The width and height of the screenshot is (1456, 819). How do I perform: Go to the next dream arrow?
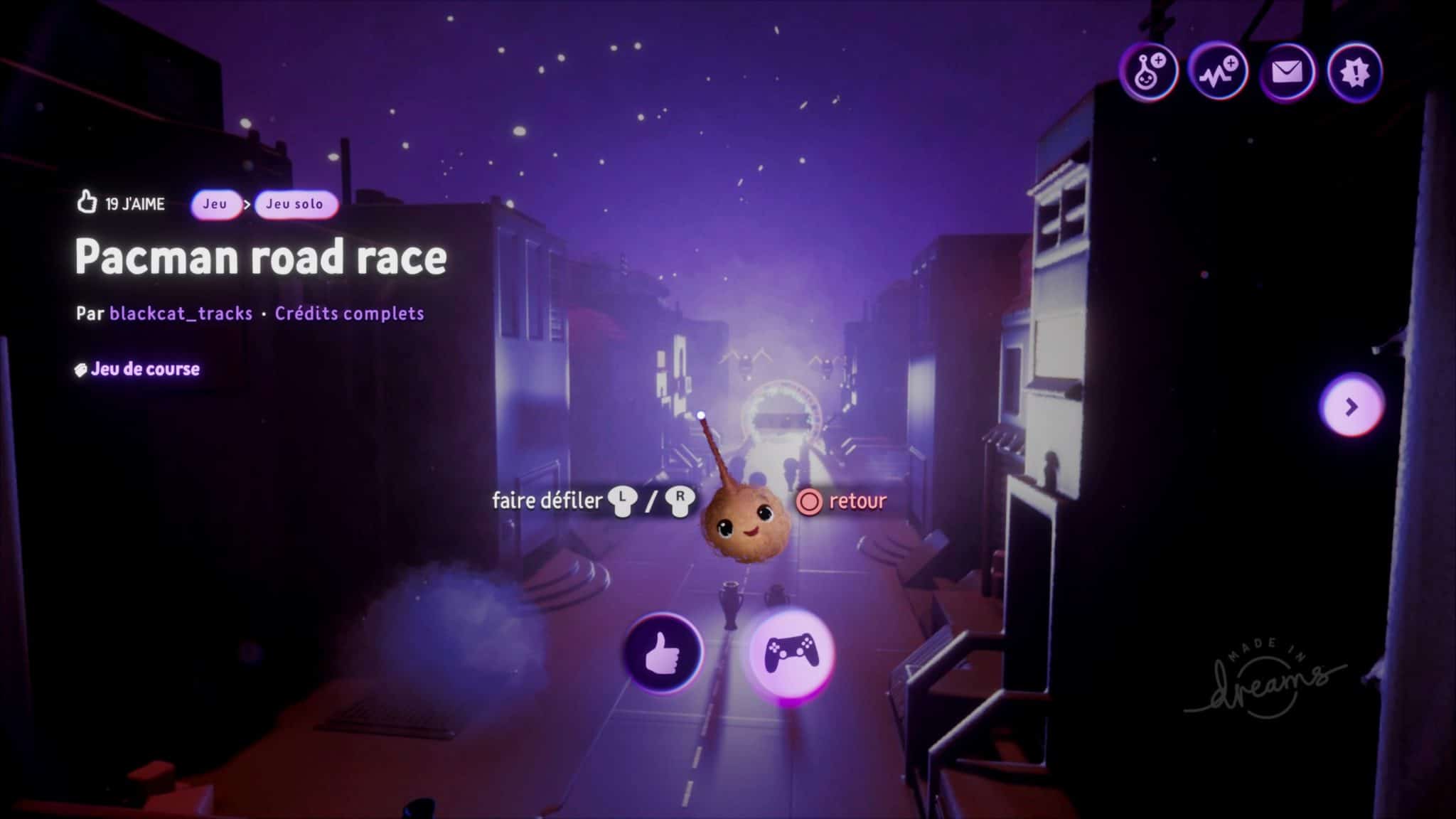coord(1351,407)
